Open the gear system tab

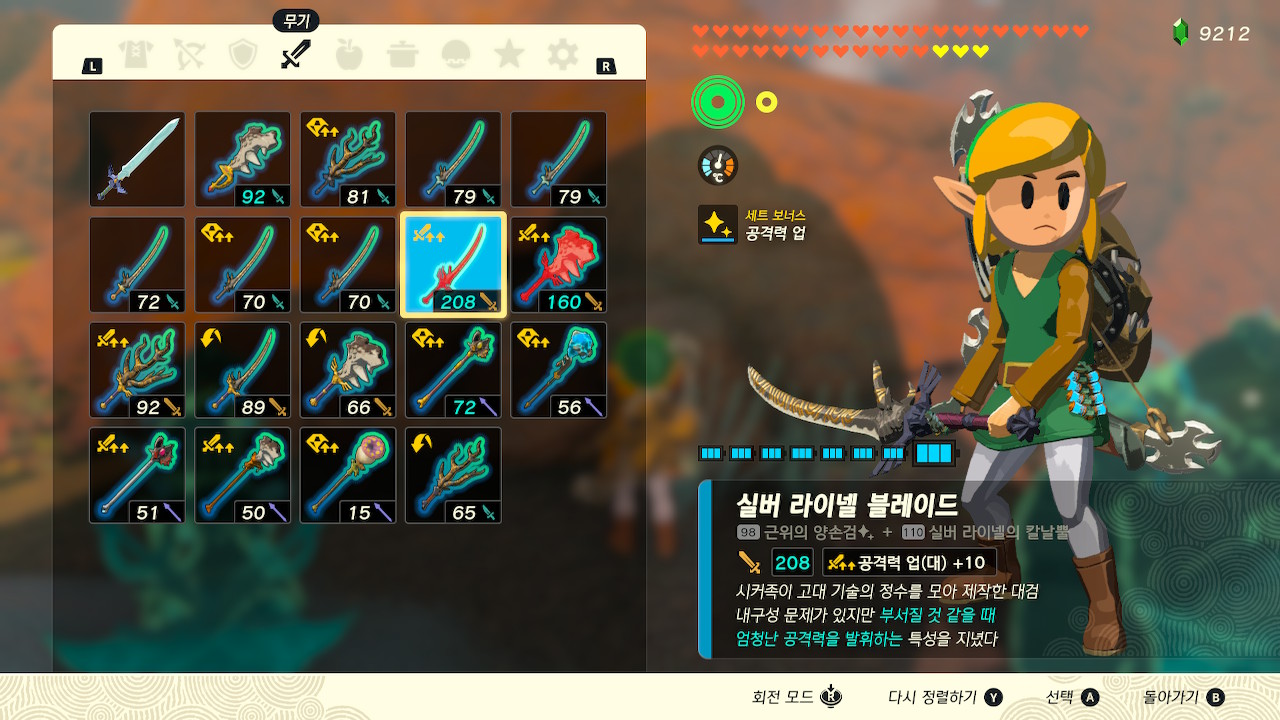(562, 54)
